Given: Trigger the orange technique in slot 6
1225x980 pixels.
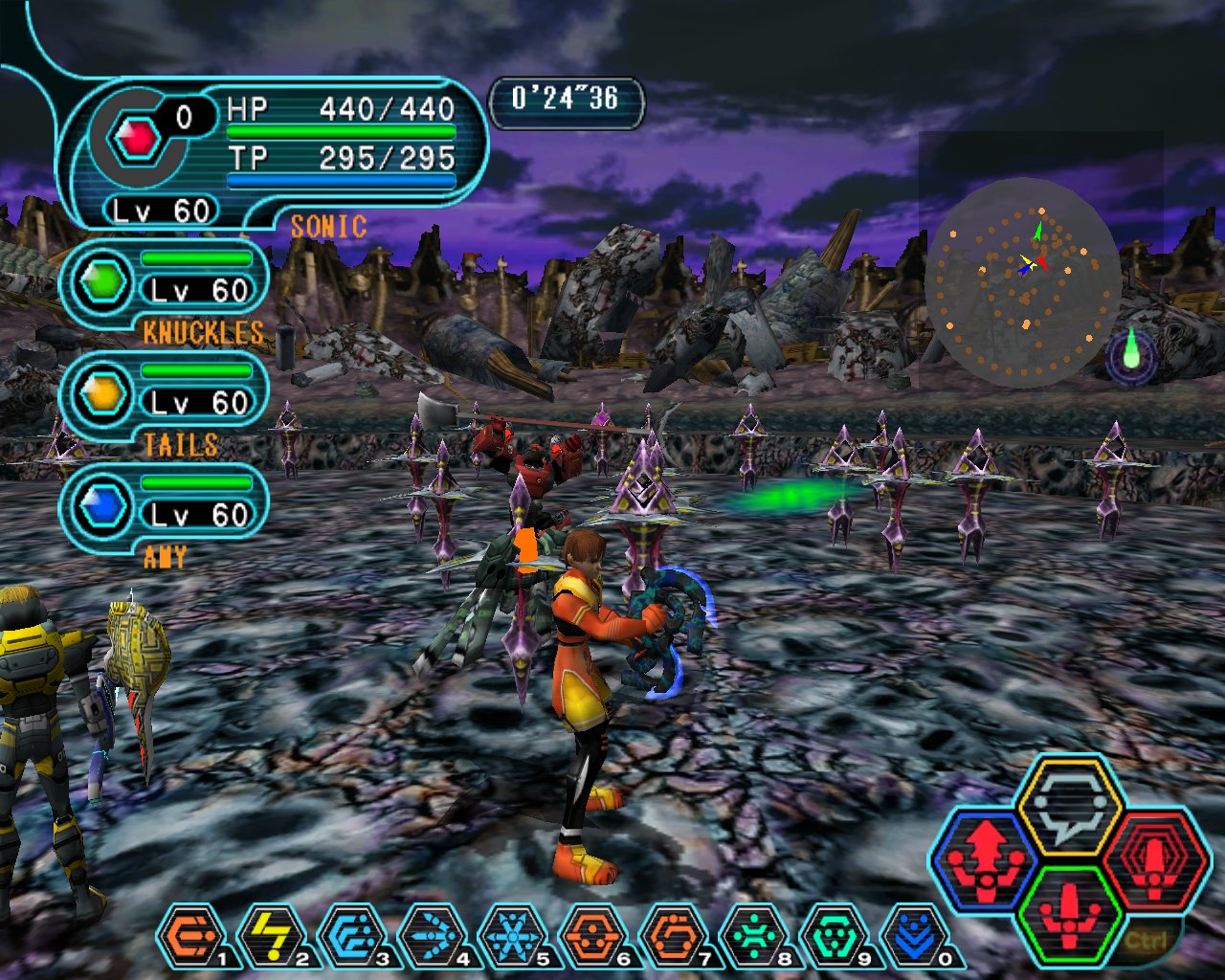Looking at the screenshot, I should [592, 936].
